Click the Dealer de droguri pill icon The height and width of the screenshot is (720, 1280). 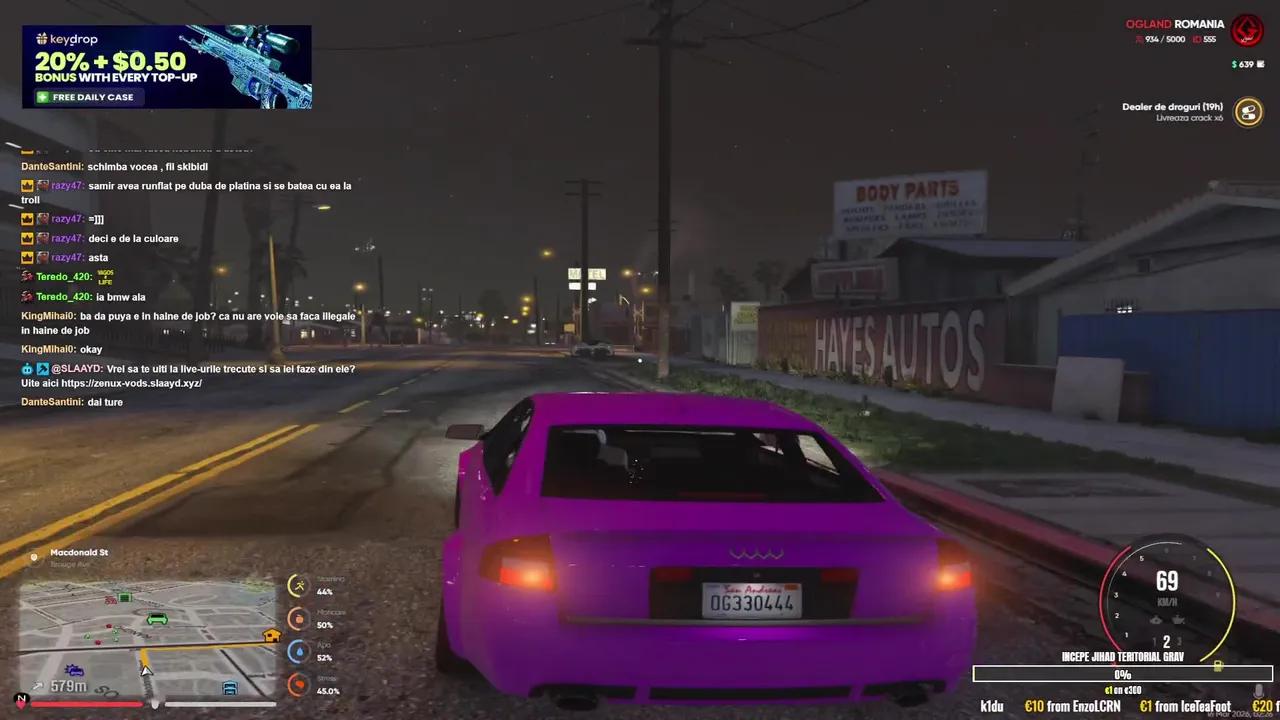[x=1248, y=112]
